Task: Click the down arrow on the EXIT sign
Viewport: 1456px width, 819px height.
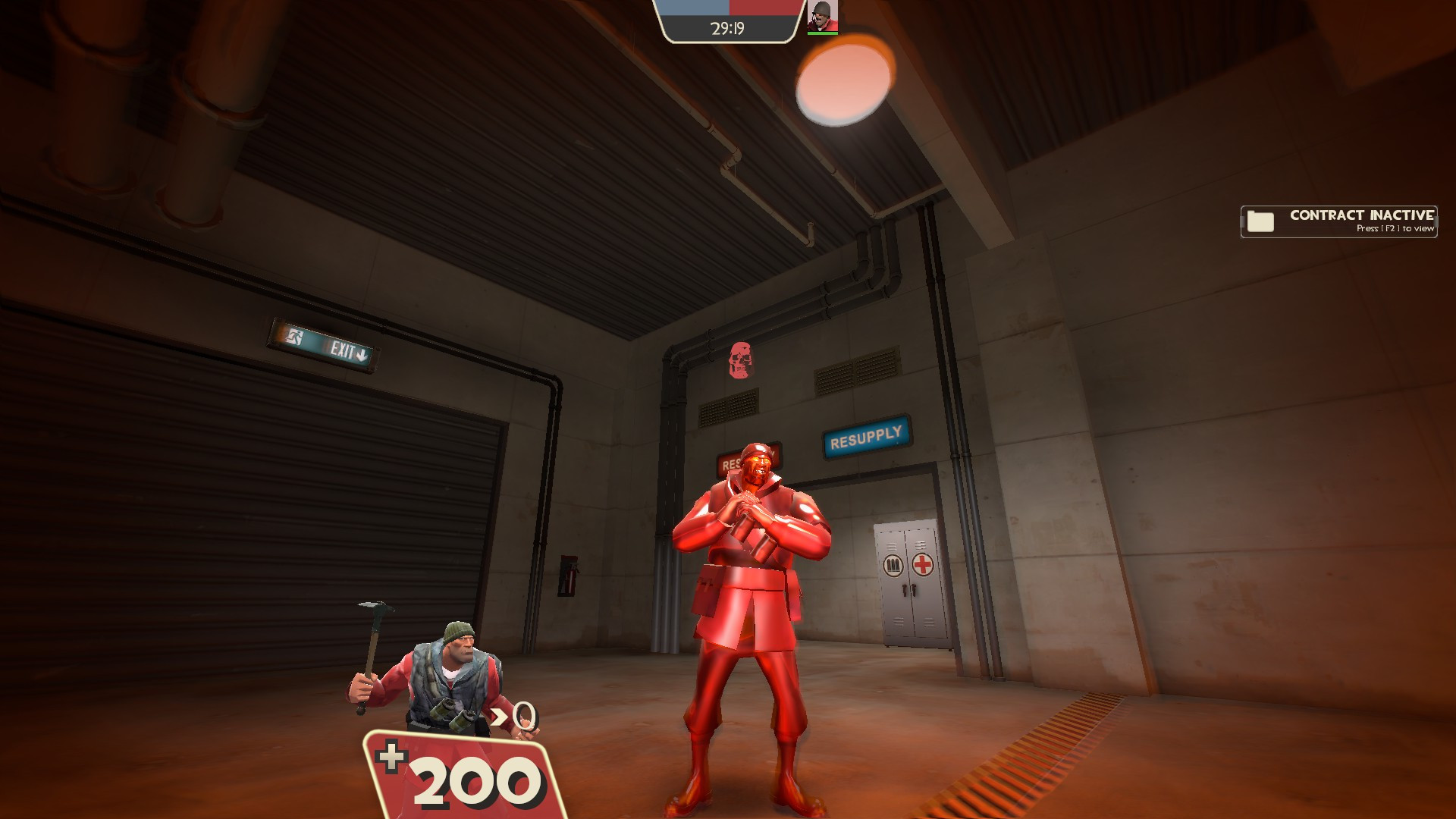Action: pyautogui.click(x=362, y=354)
